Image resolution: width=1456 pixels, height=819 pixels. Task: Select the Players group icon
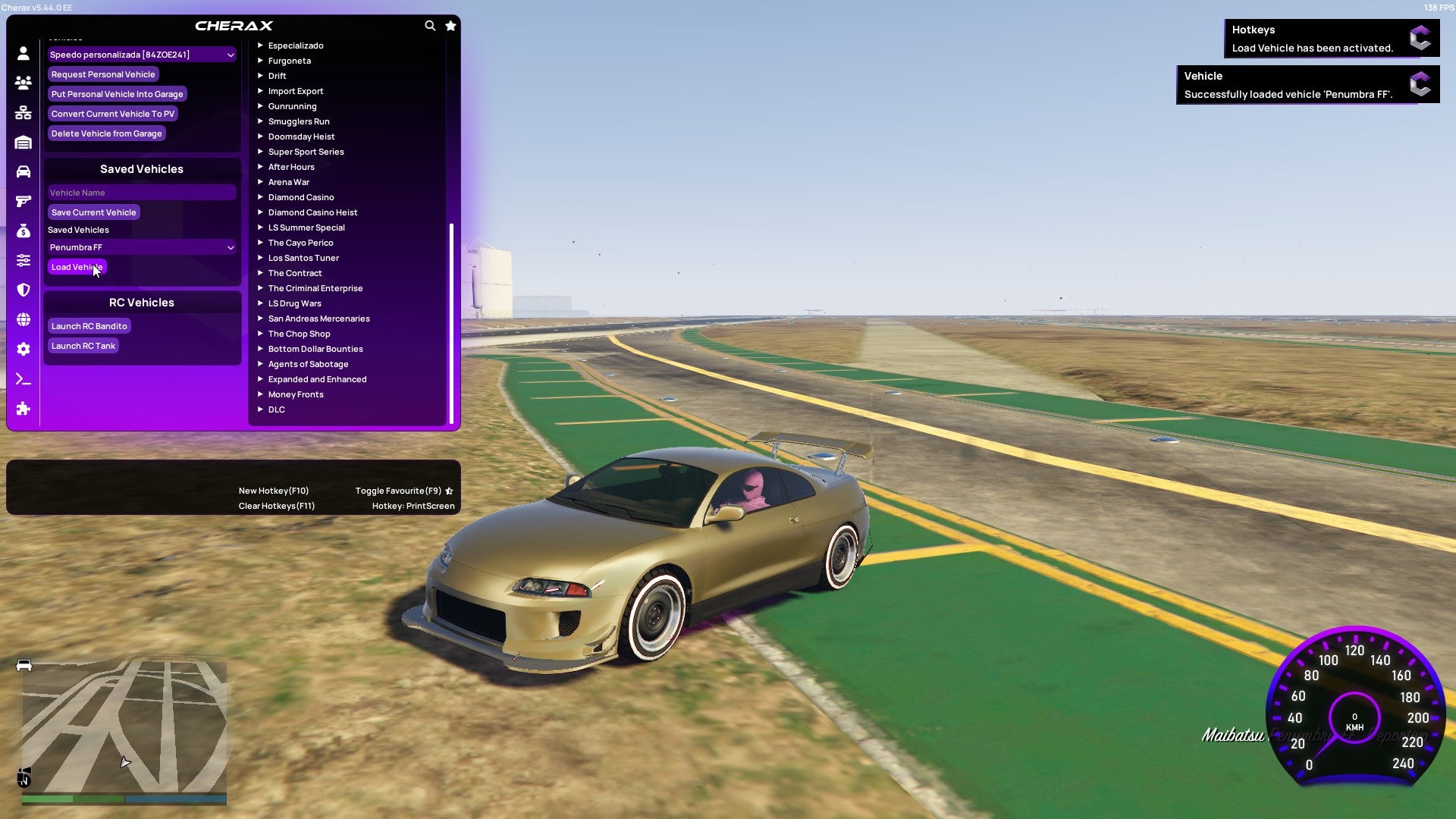[23, 83]
